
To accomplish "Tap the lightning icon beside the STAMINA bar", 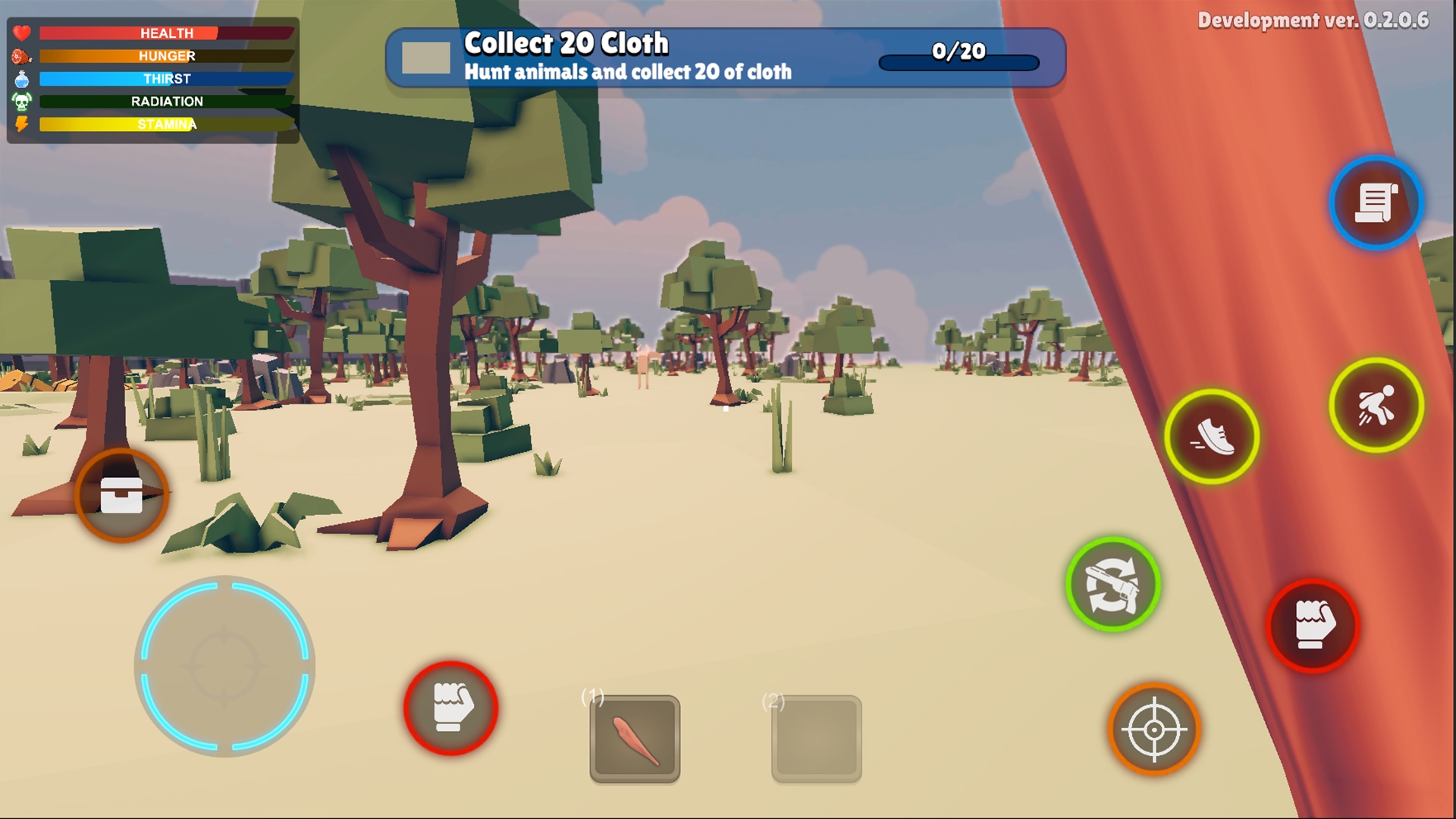I will pos(22,124).
